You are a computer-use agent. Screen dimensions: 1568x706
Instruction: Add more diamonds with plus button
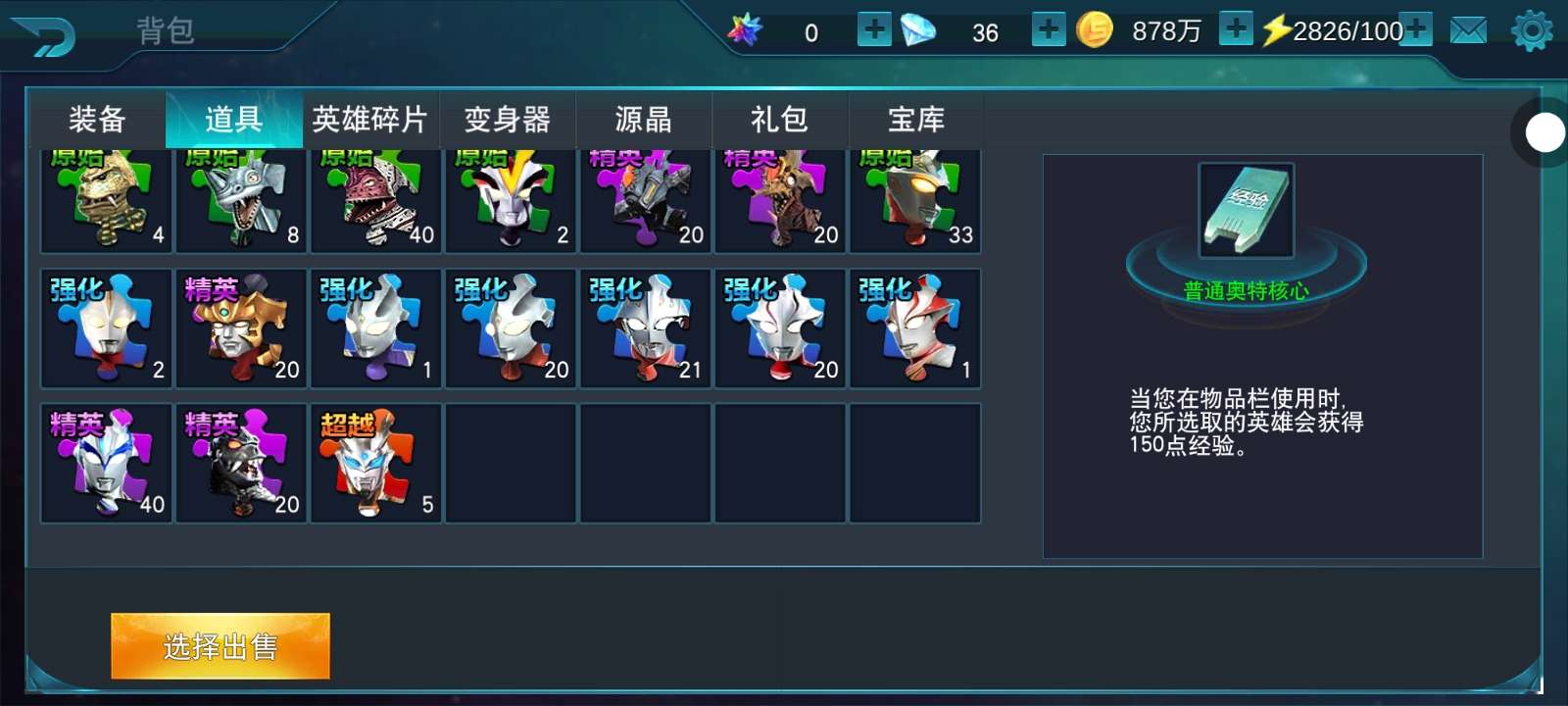coord(1049,29)
